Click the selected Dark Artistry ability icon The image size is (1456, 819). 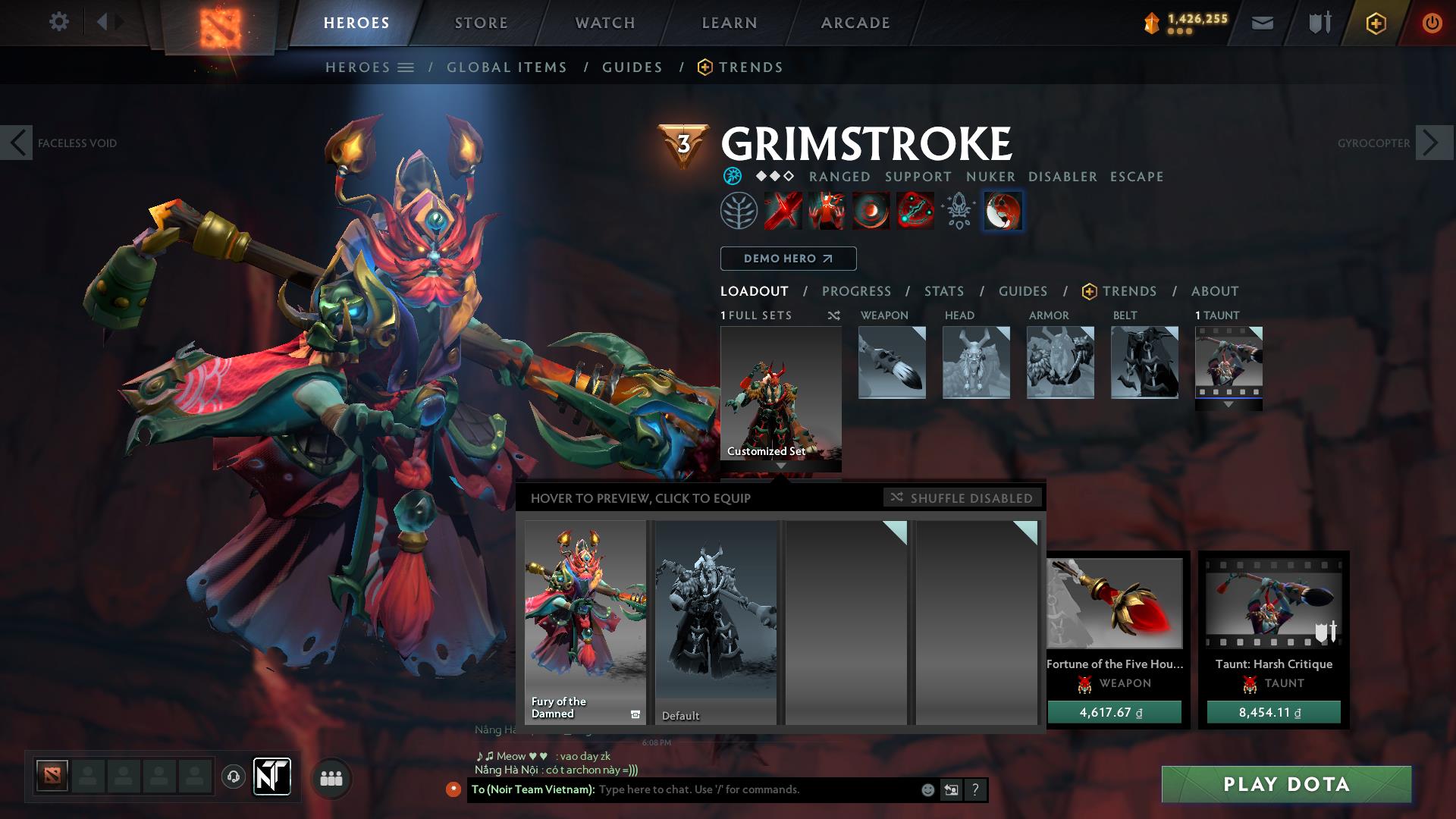tap(1003, 212)
